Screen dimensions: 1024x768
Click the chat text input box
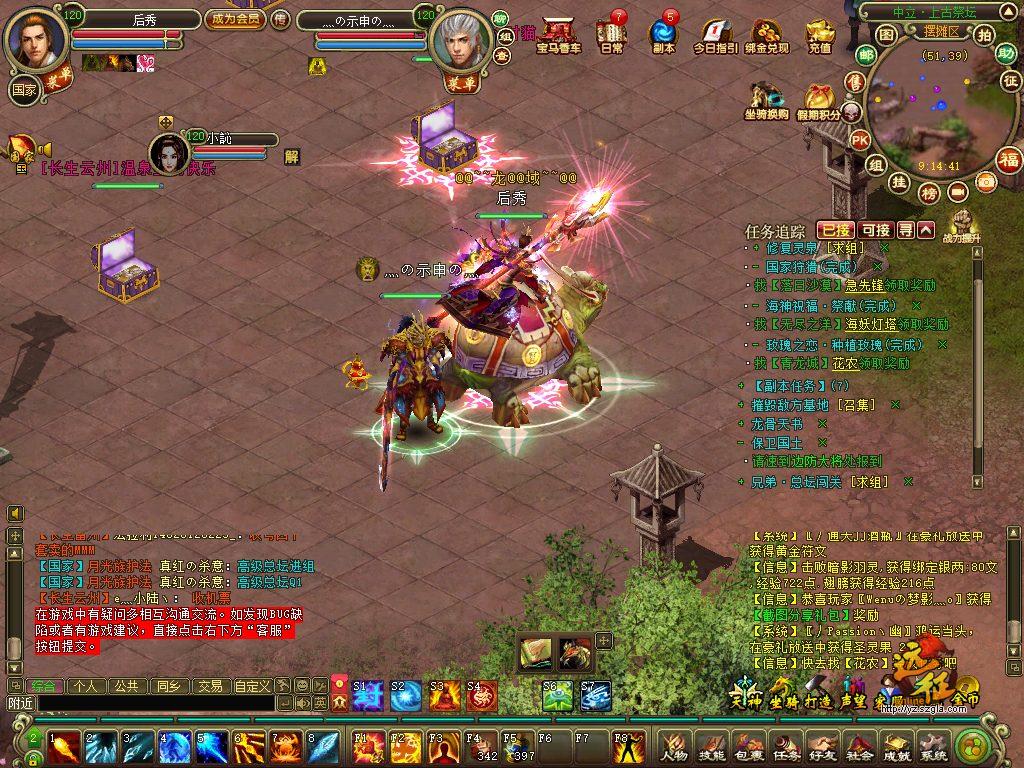click(x=155, y=703)
